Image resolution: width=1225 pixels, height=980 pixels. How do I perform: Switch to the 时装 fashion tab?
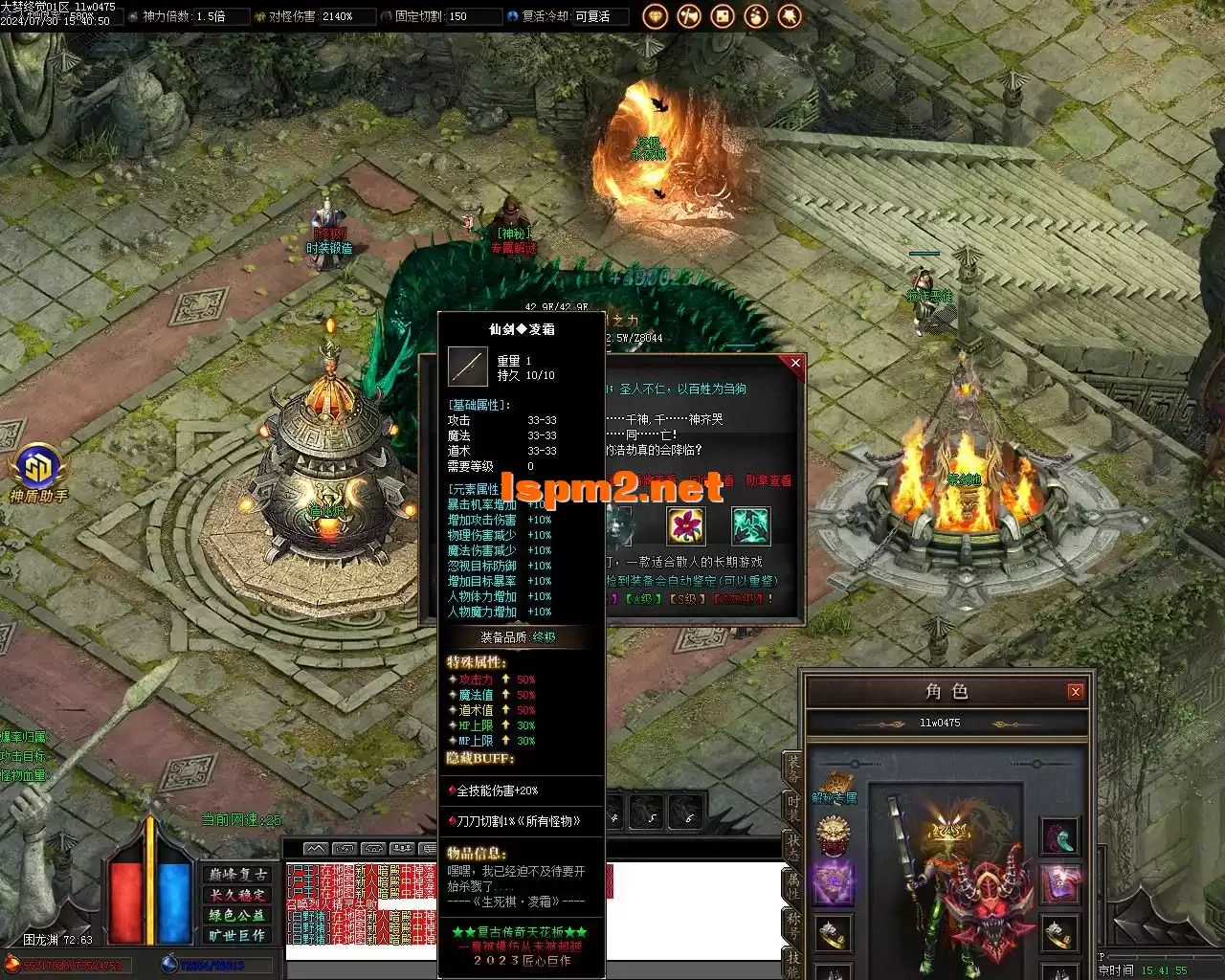pos(792,809)
